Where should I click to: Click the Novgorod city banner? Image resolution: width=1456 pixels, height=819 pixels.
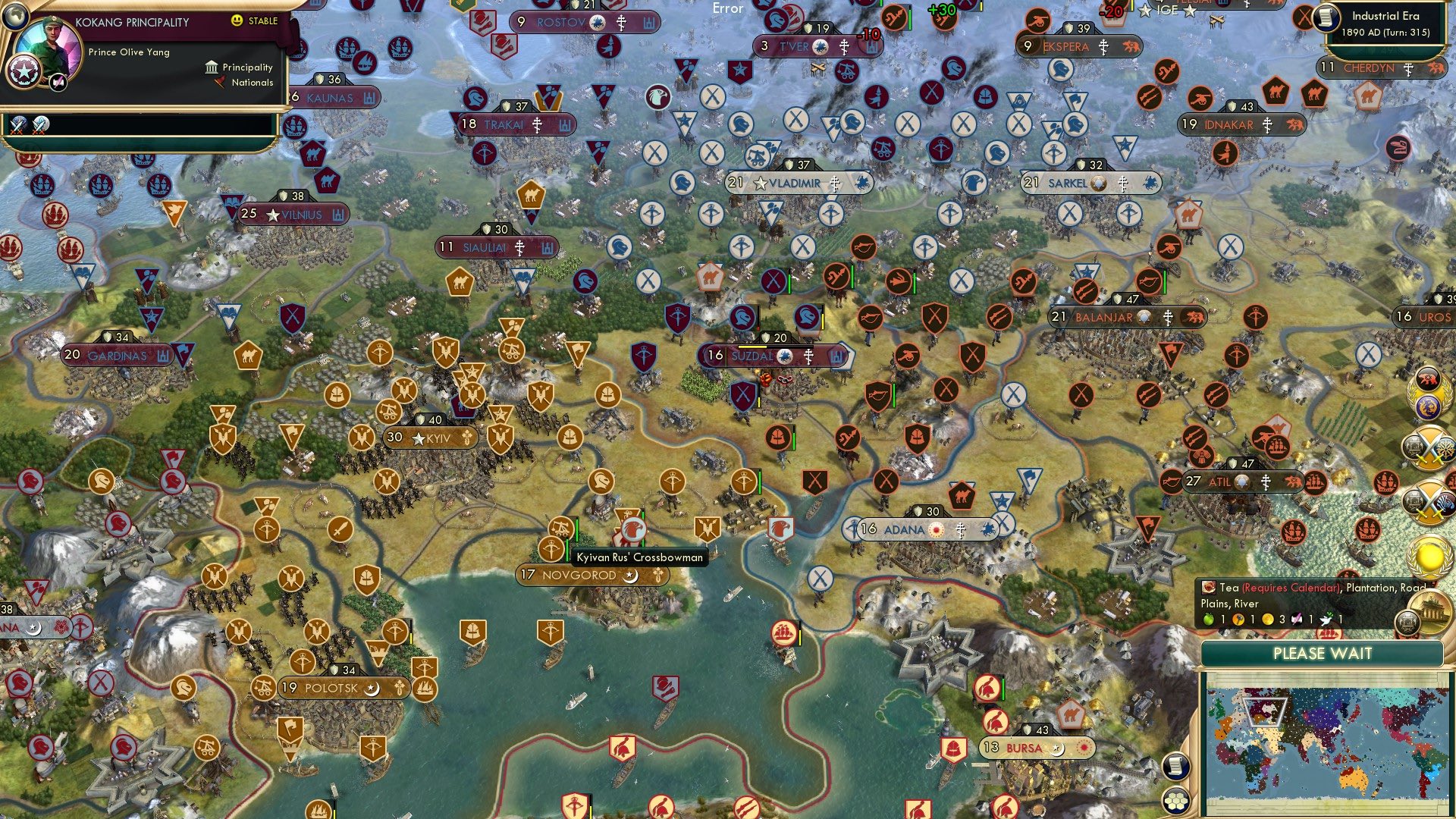pyautogui.click(x=580, y=576)
